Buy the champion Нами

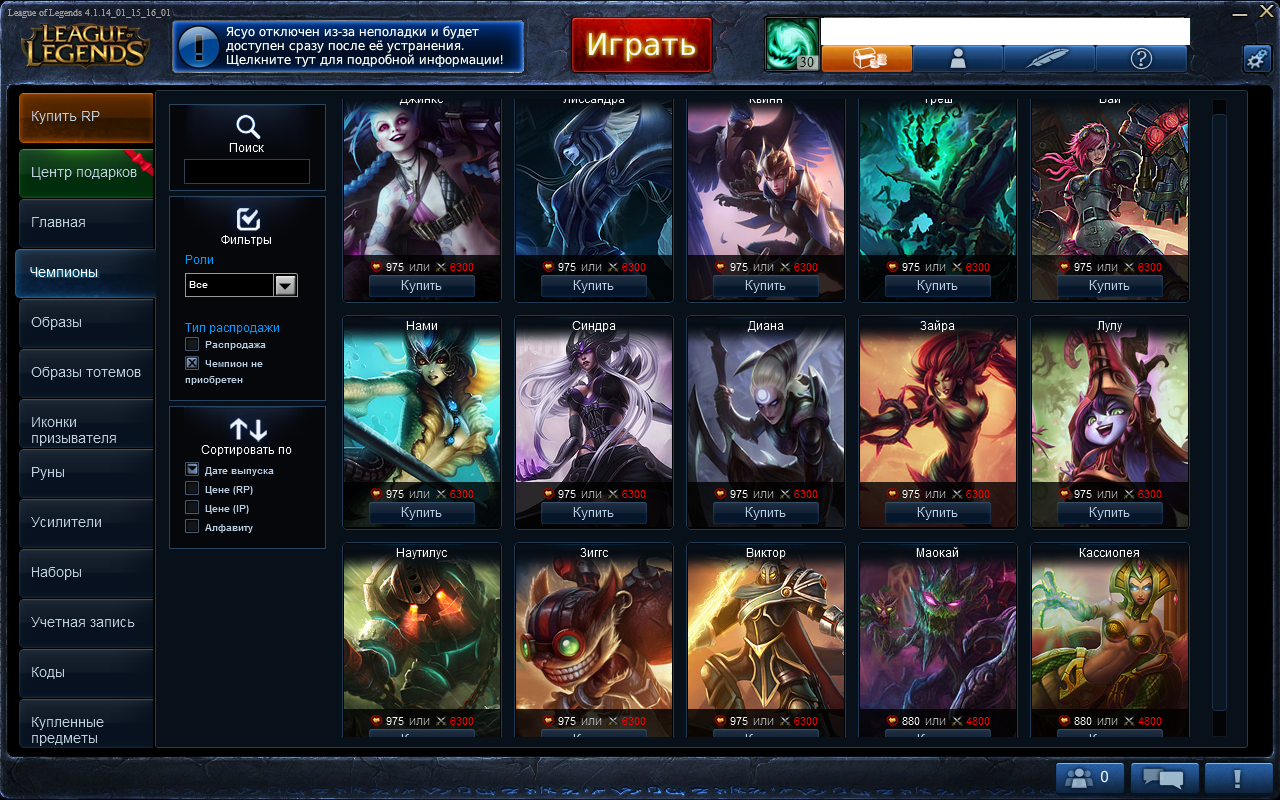421,513
